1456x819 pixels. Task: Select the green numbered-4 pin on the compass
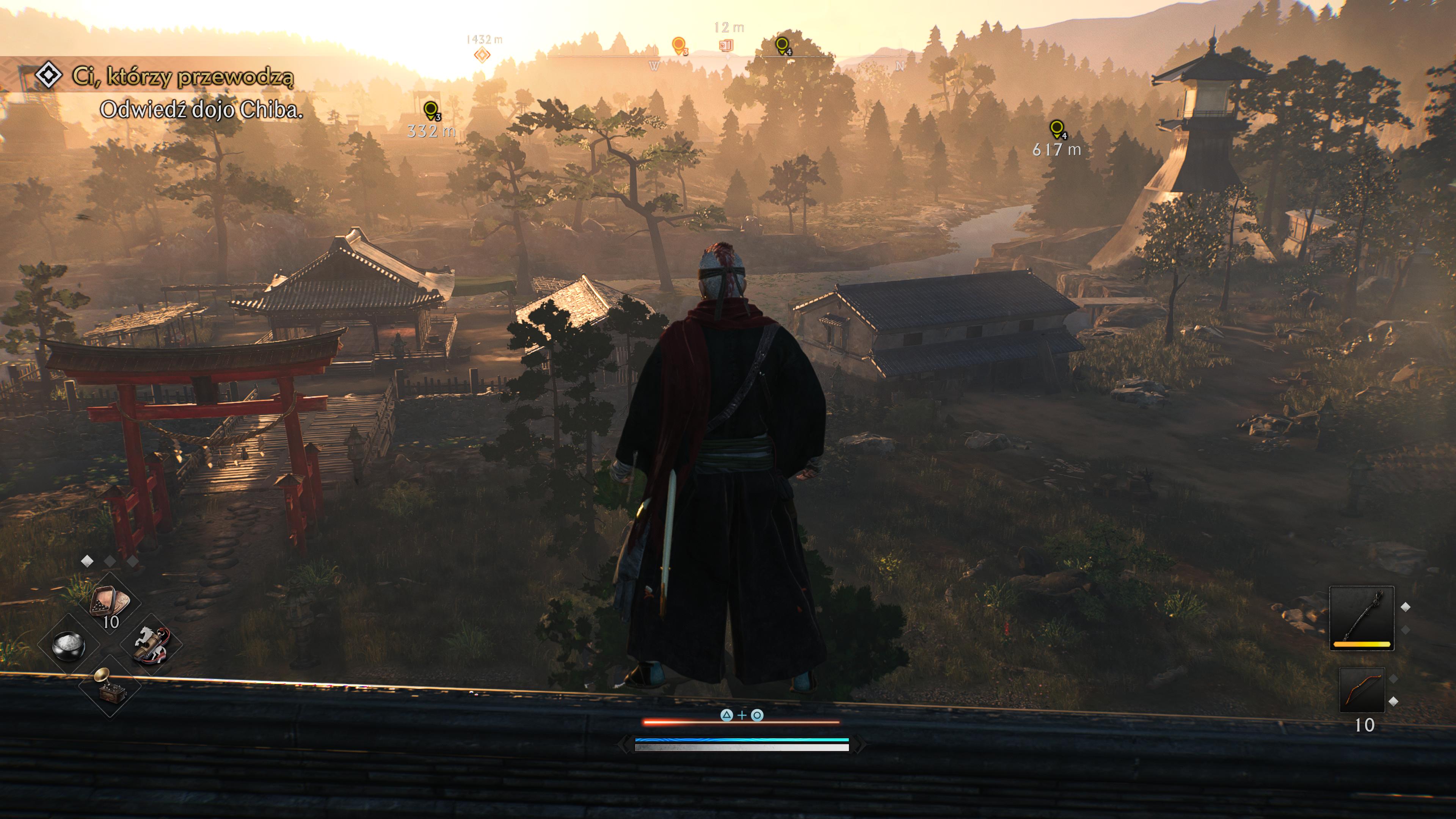(x=782, y=45)
